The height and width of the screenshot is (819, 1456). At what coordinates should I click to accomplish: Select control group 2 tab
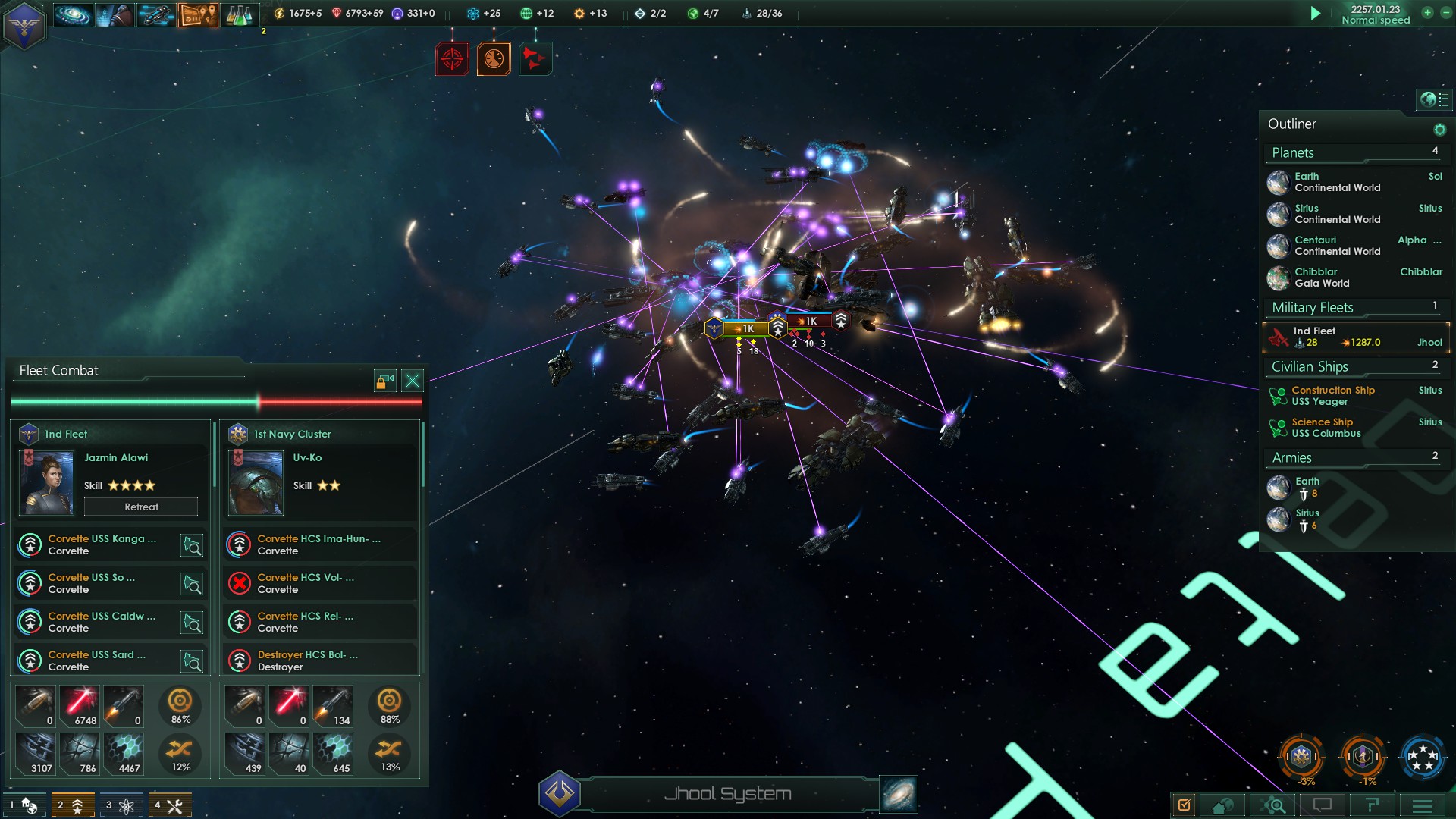[x=73, y=805]
